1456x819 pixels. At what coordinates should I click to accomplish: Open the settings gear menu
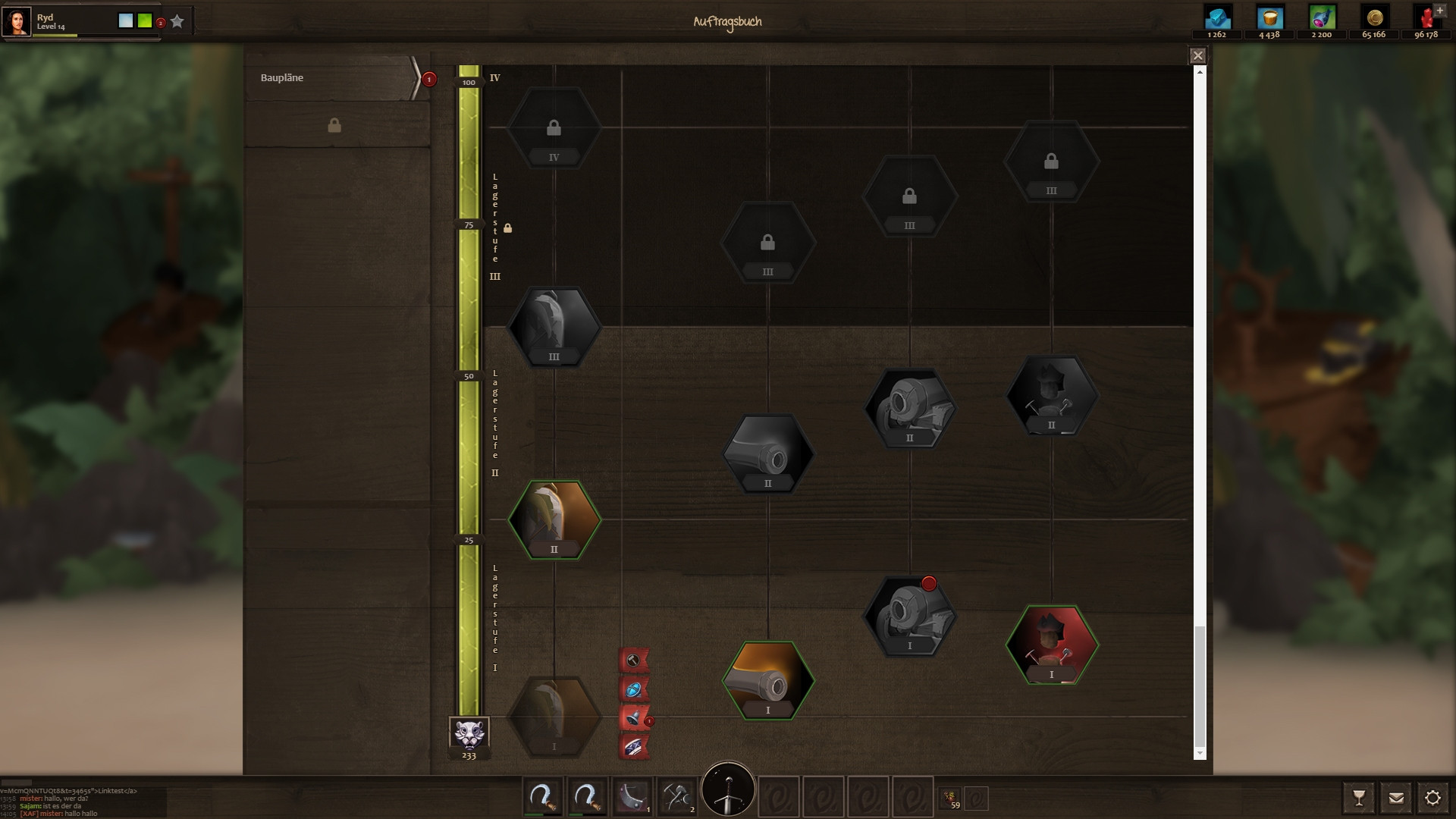click(1432, 798)
